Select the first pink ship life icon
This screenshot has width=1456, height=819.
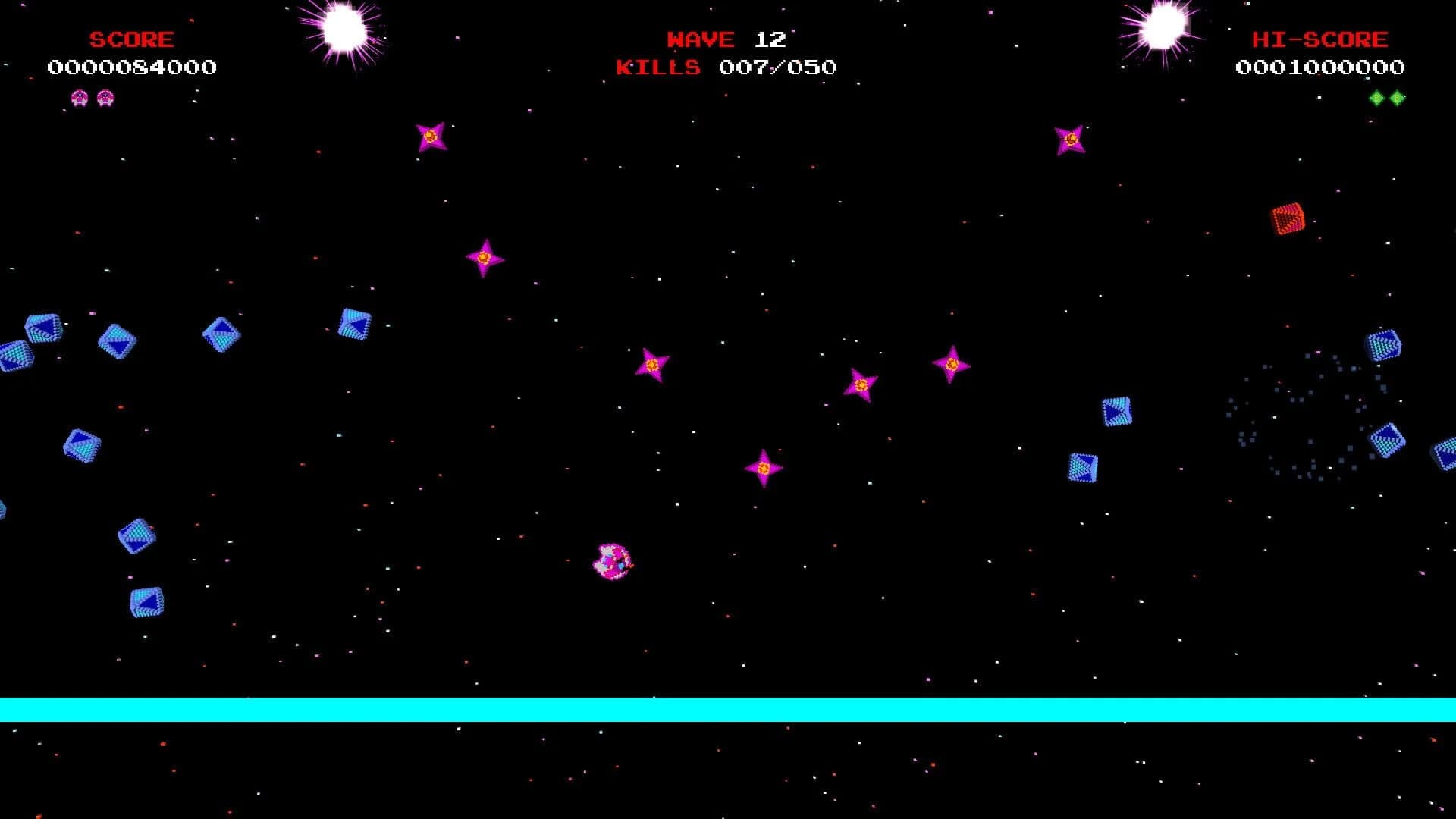[x=79, y=97]
